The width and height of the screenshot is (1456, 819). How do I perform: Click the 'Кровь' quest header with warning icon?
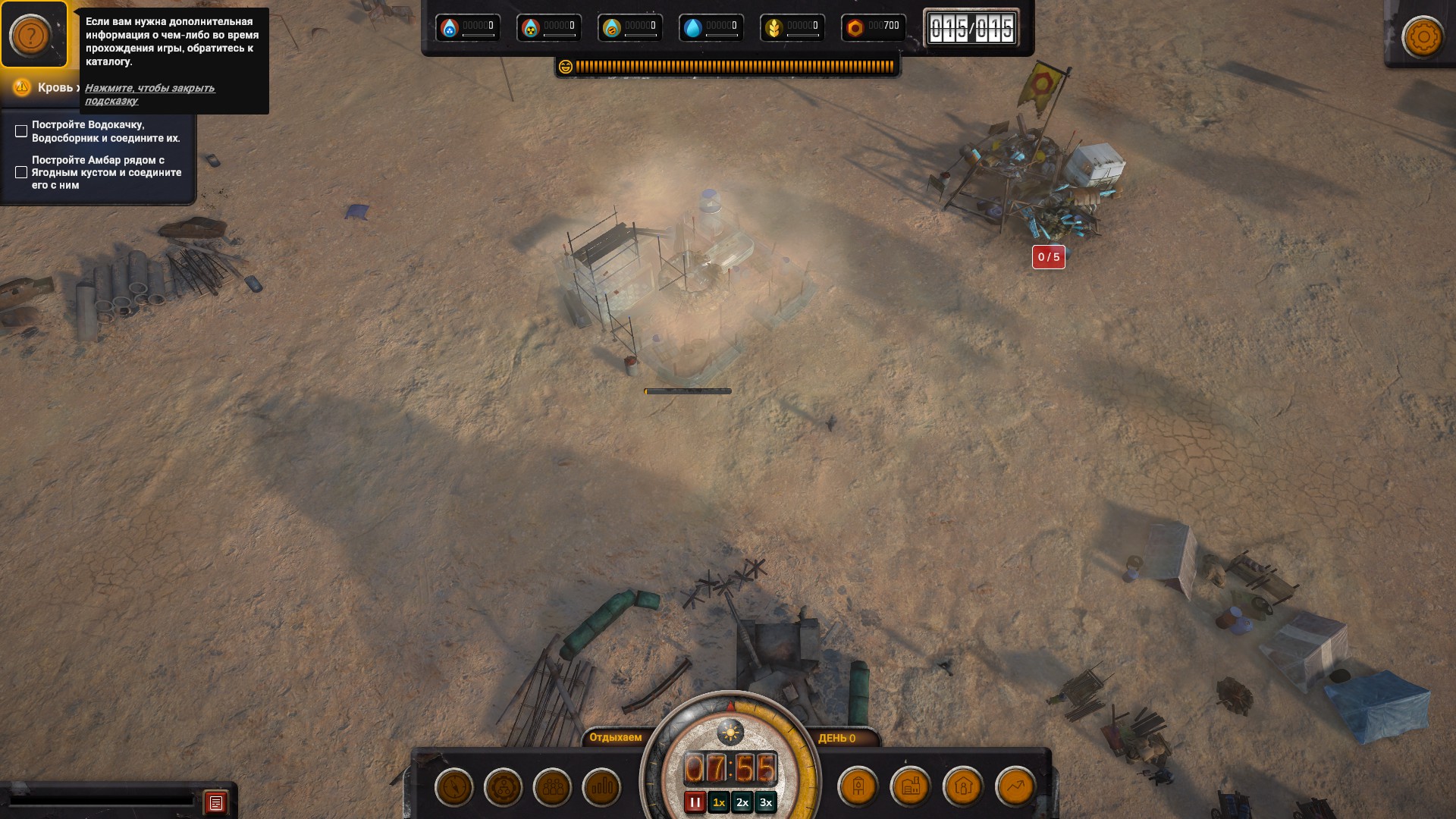click(x=45, y=88)
